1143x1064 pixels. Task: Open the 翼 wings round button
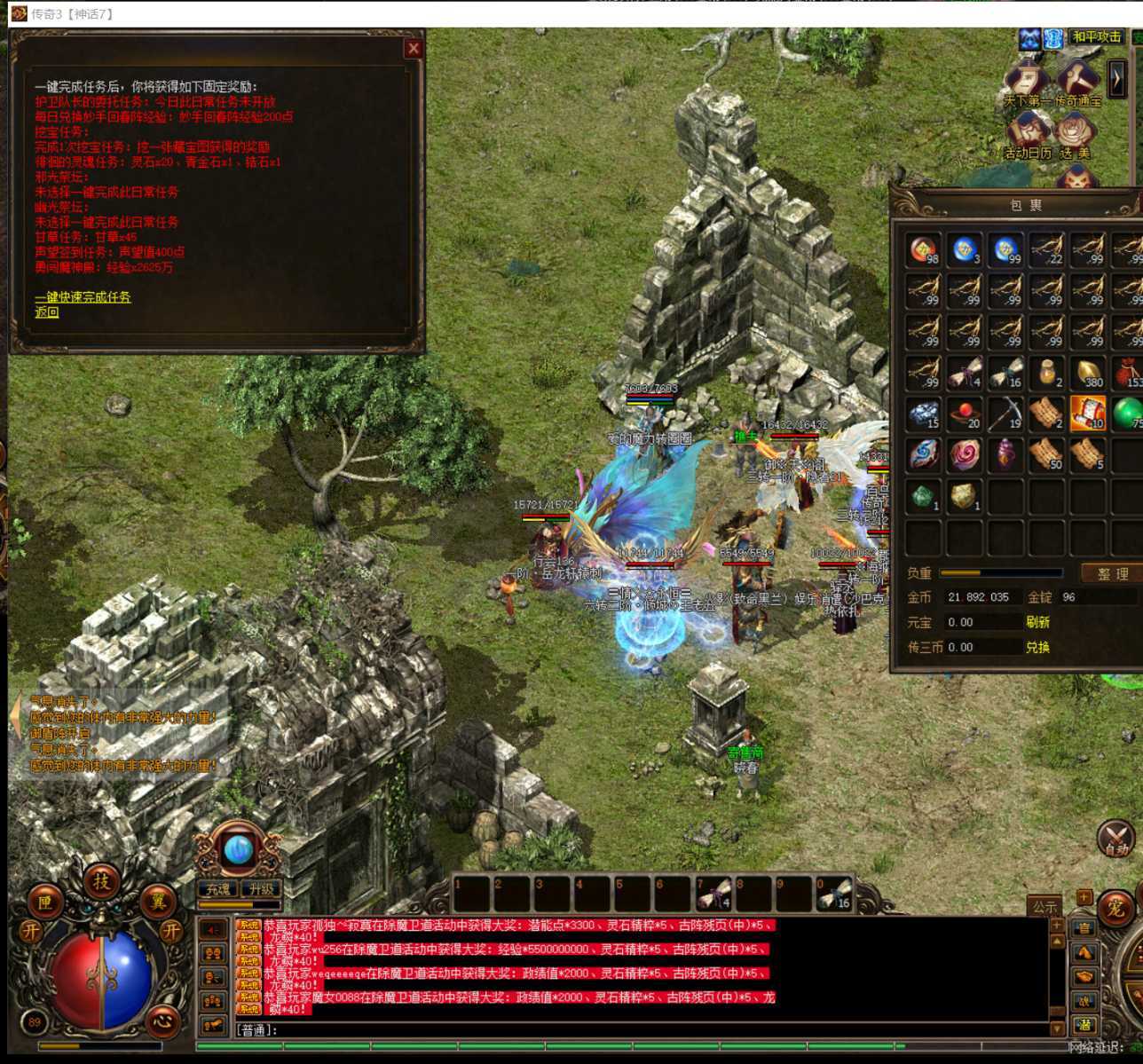(x=158, y=902)
